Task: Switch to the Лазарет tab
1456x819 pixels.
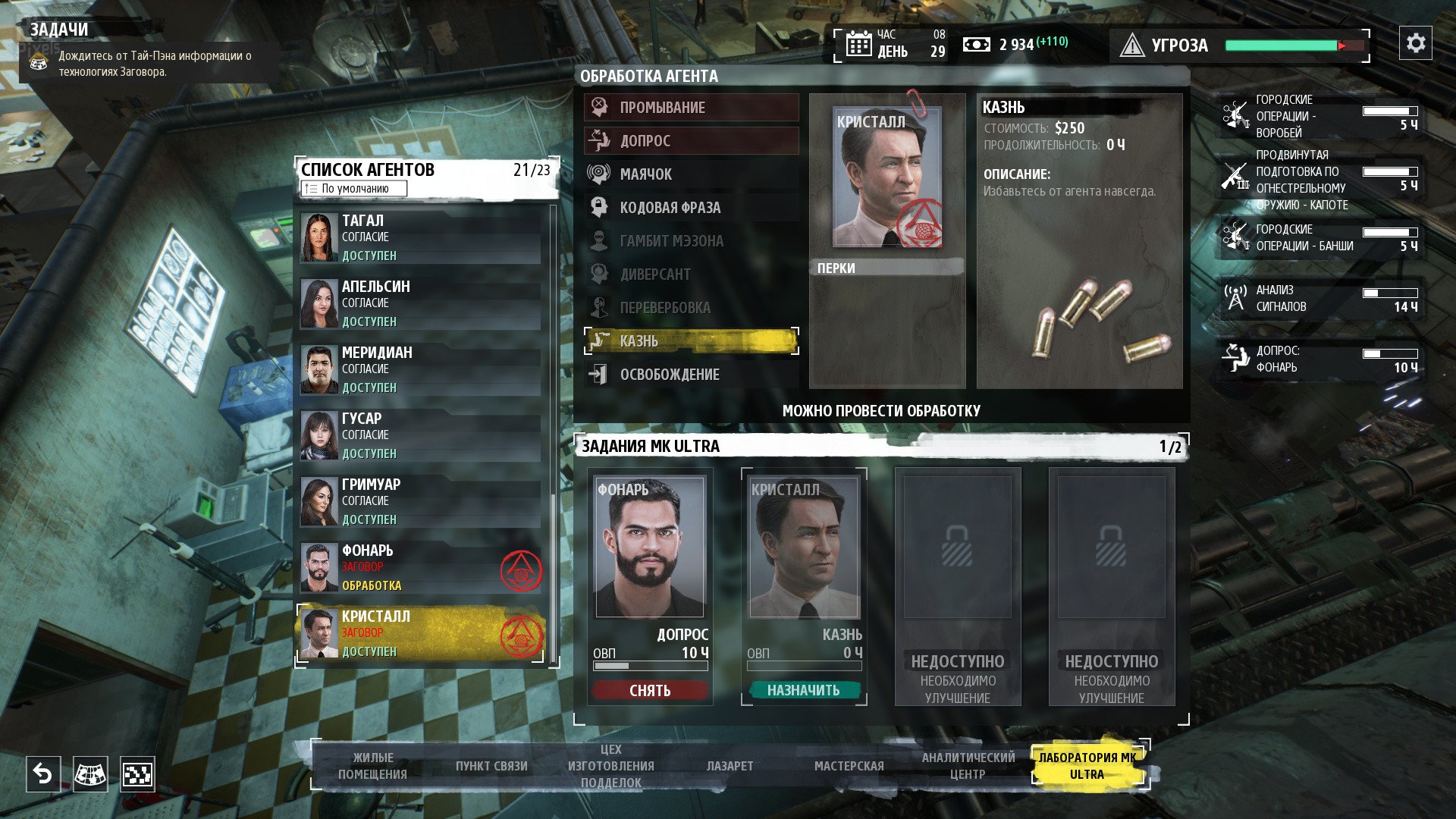Action: pos(730,766)
